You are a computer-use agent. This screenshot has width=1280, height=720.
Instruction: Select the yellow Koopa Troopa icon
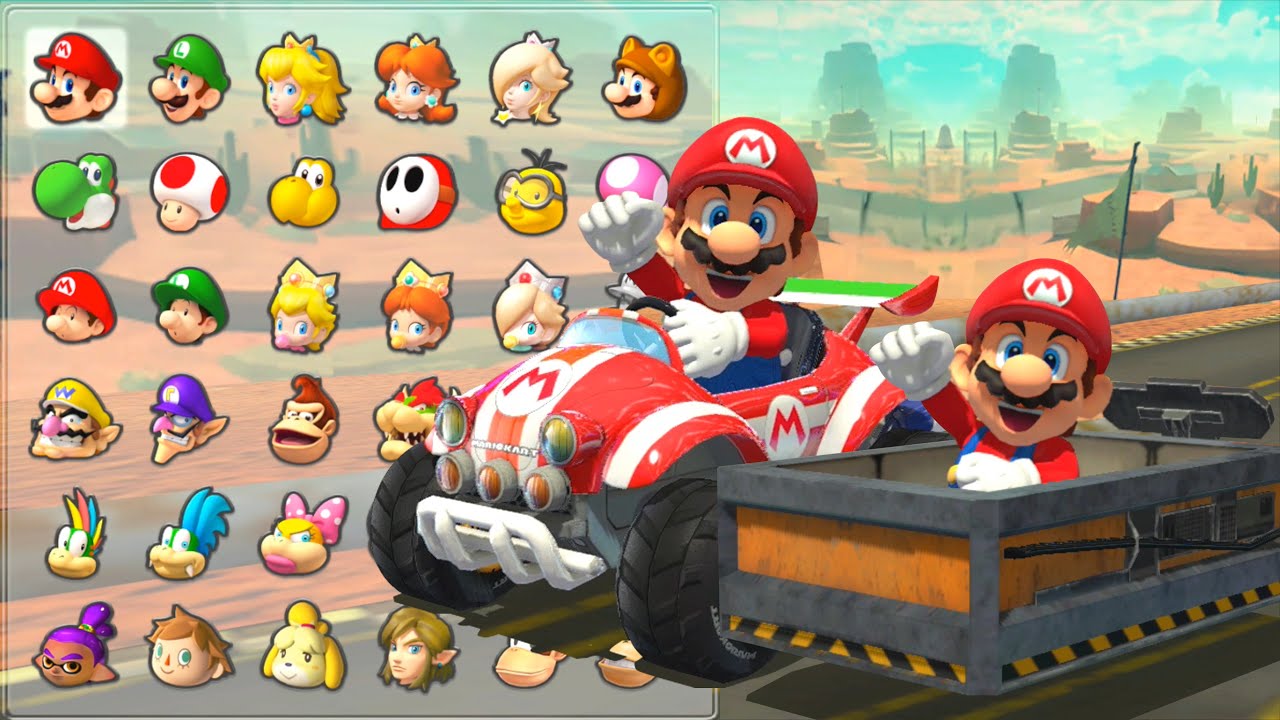pos(303,191)
